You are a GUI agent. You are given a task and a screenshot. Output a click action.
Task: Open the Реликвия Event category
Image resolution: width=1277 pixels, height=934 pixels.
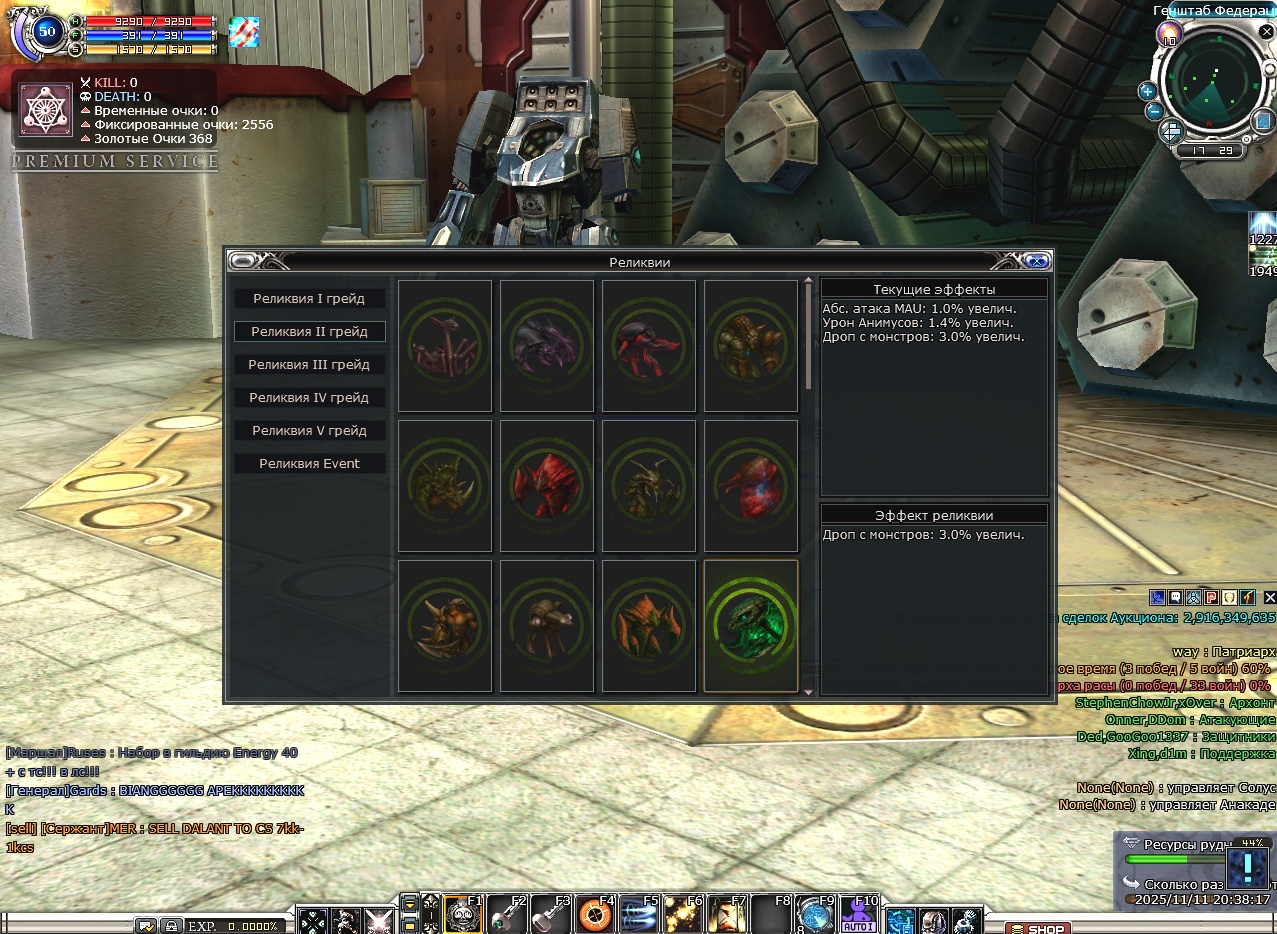[309, 464]
